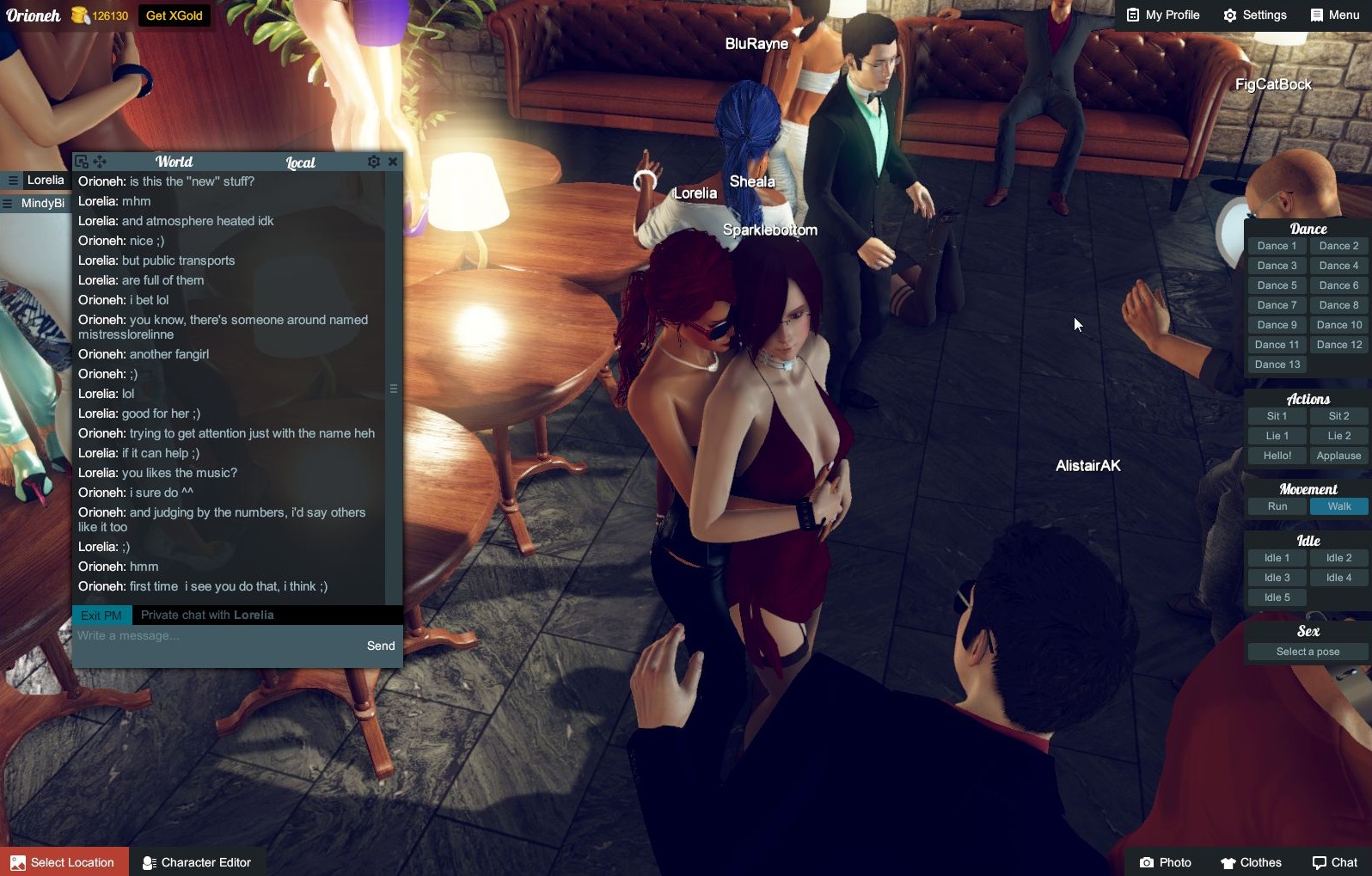Image resolution: width=1372 pixels, height=876 pixels.
Task: Close the chat window
Action: [x=393, y=162]
